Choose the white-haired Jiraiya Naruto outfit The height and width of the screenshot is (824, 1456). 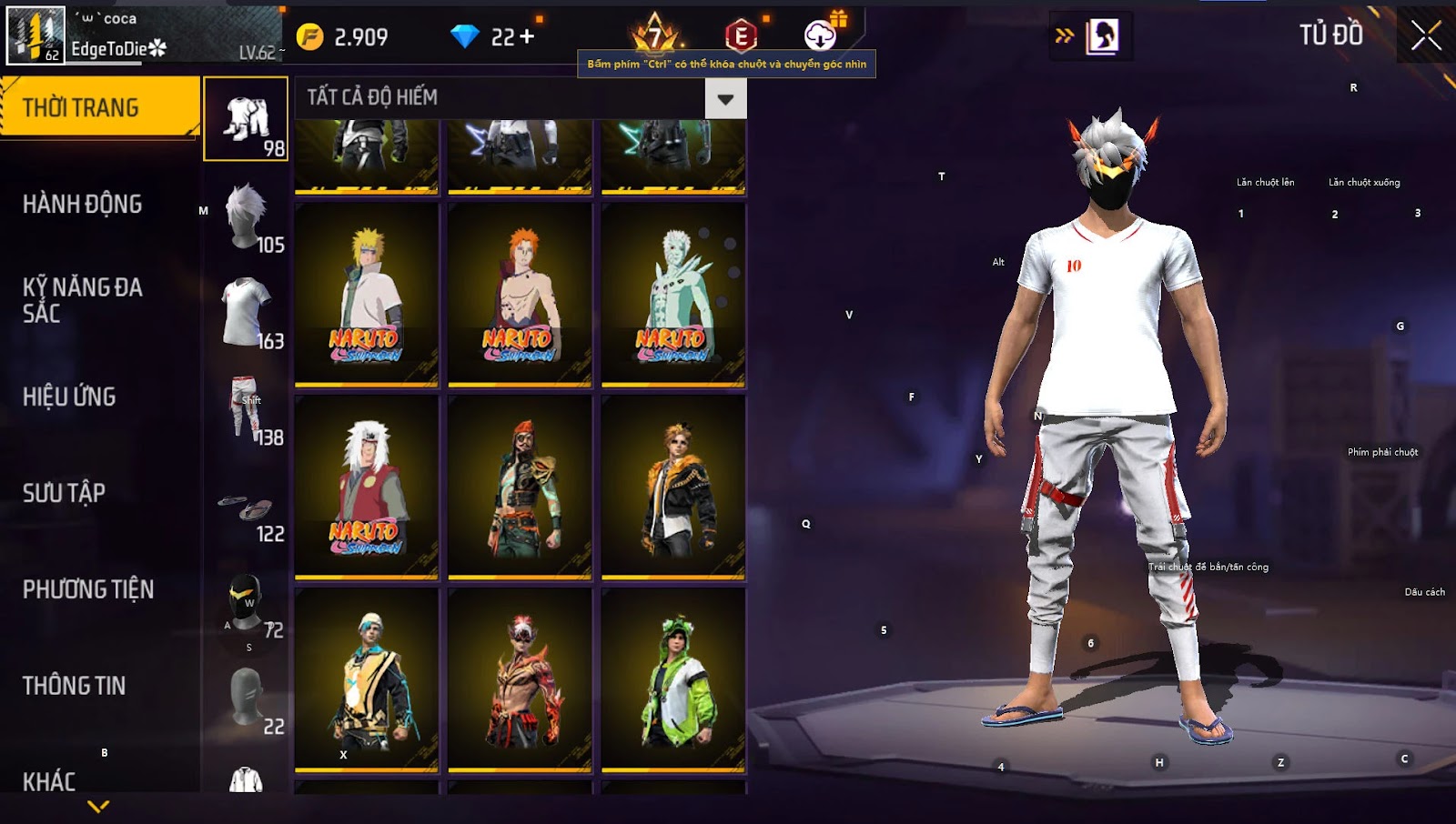367,487
